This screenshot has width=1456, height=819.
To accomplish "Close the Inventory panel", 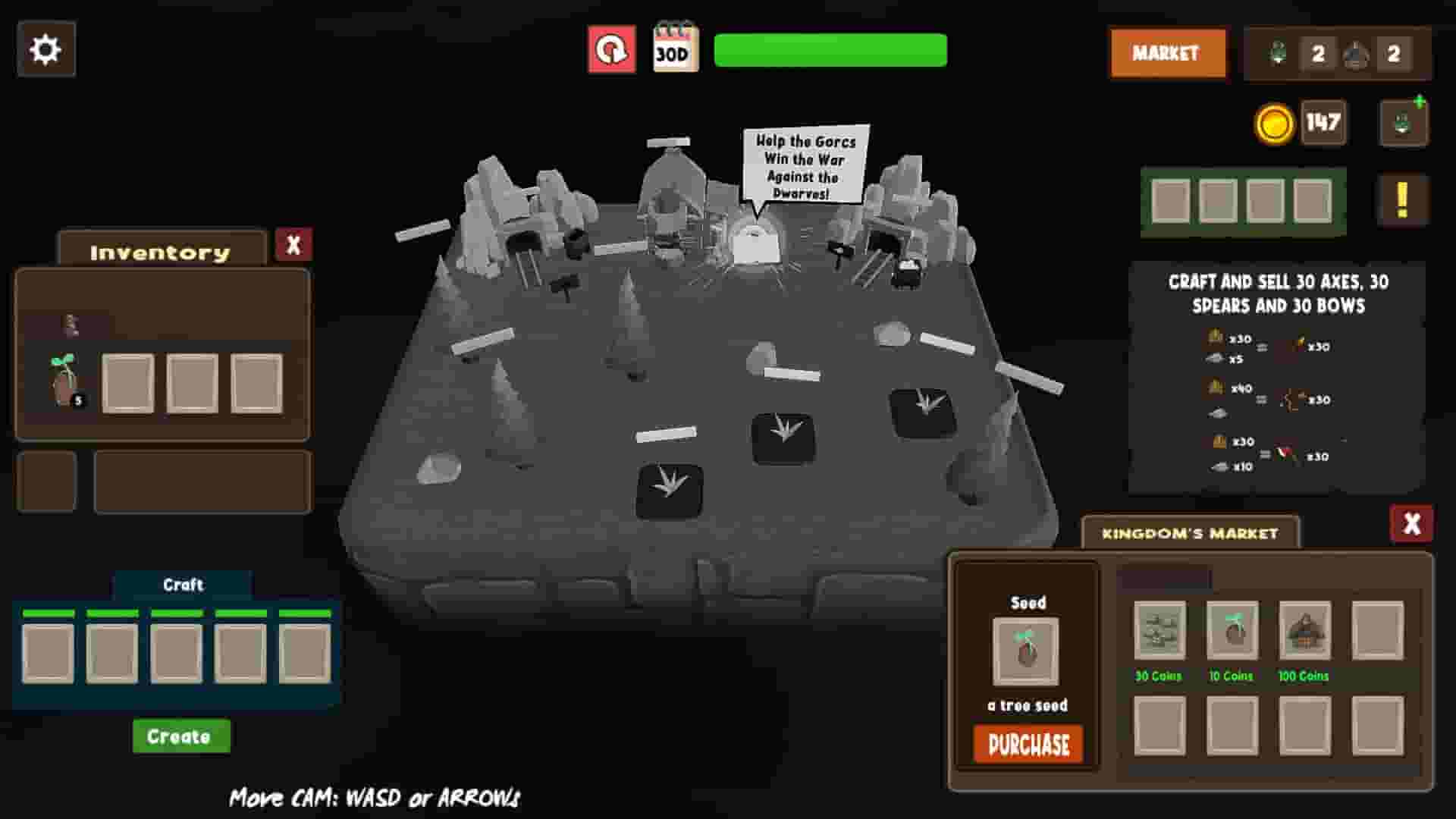I will coord(294,243).
